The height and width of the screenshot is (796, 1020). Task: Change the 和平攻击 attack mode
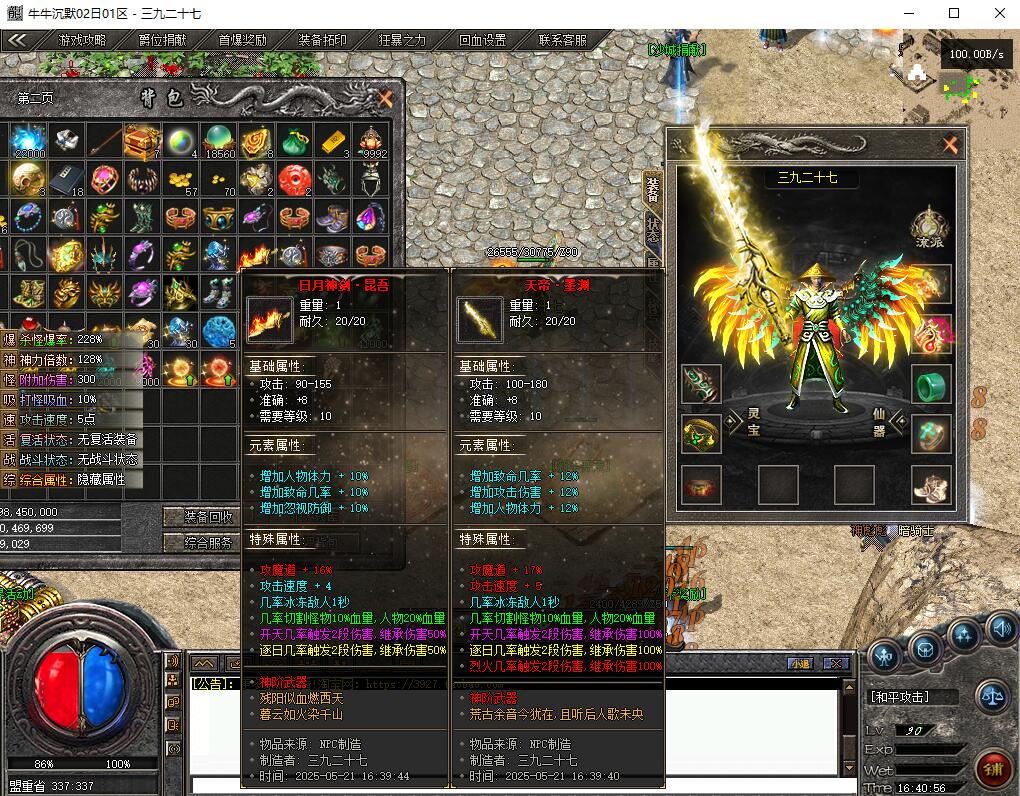(900, 697)
